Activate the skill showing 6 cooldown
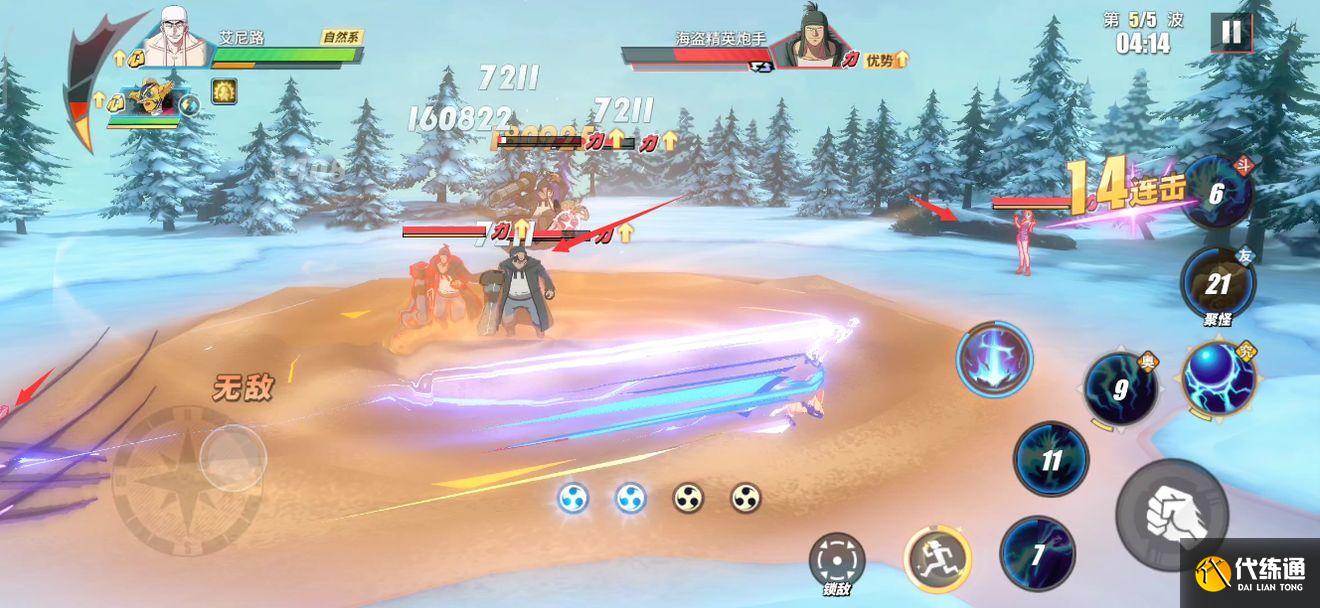The width and height of the screenshot is (1320, 608). point(1216,192)
